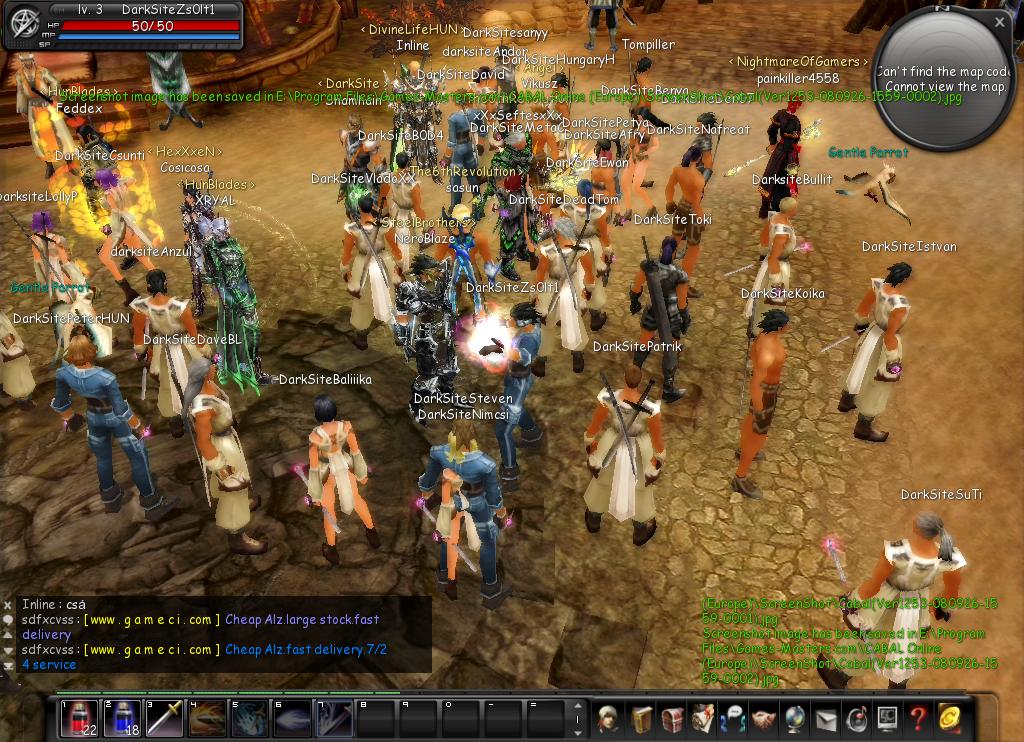Open the chat bubbles community icon
This screenshot has height=742, width=1024.
coord(733,718)
